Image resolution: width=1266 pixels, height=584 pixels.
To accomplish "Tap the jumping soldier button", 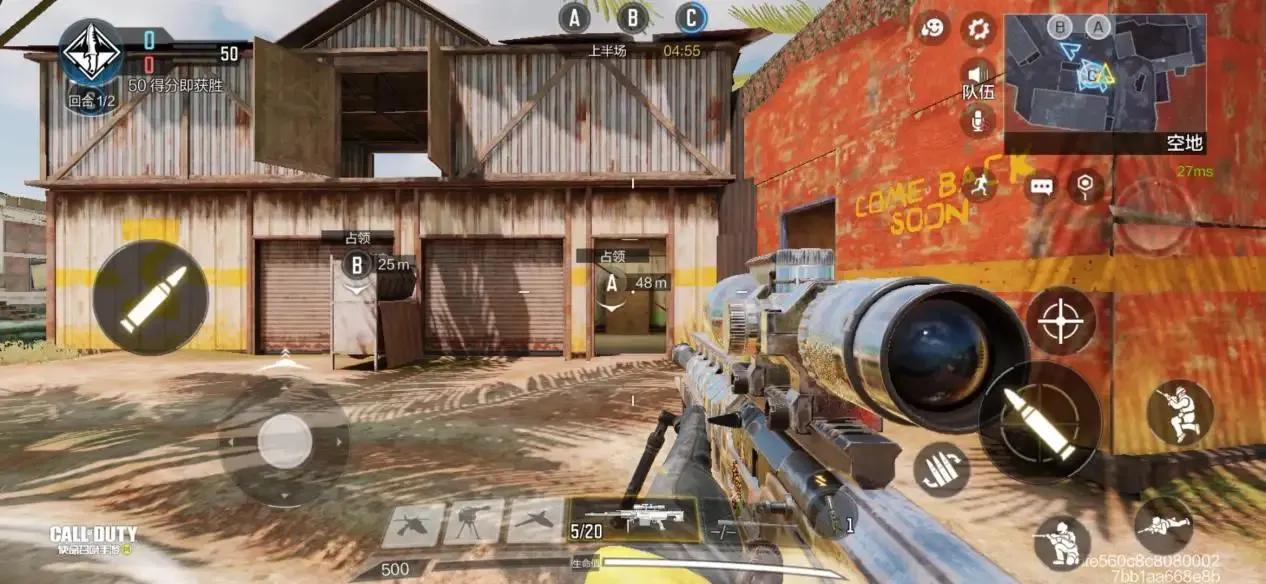I will coord(1179,412).
